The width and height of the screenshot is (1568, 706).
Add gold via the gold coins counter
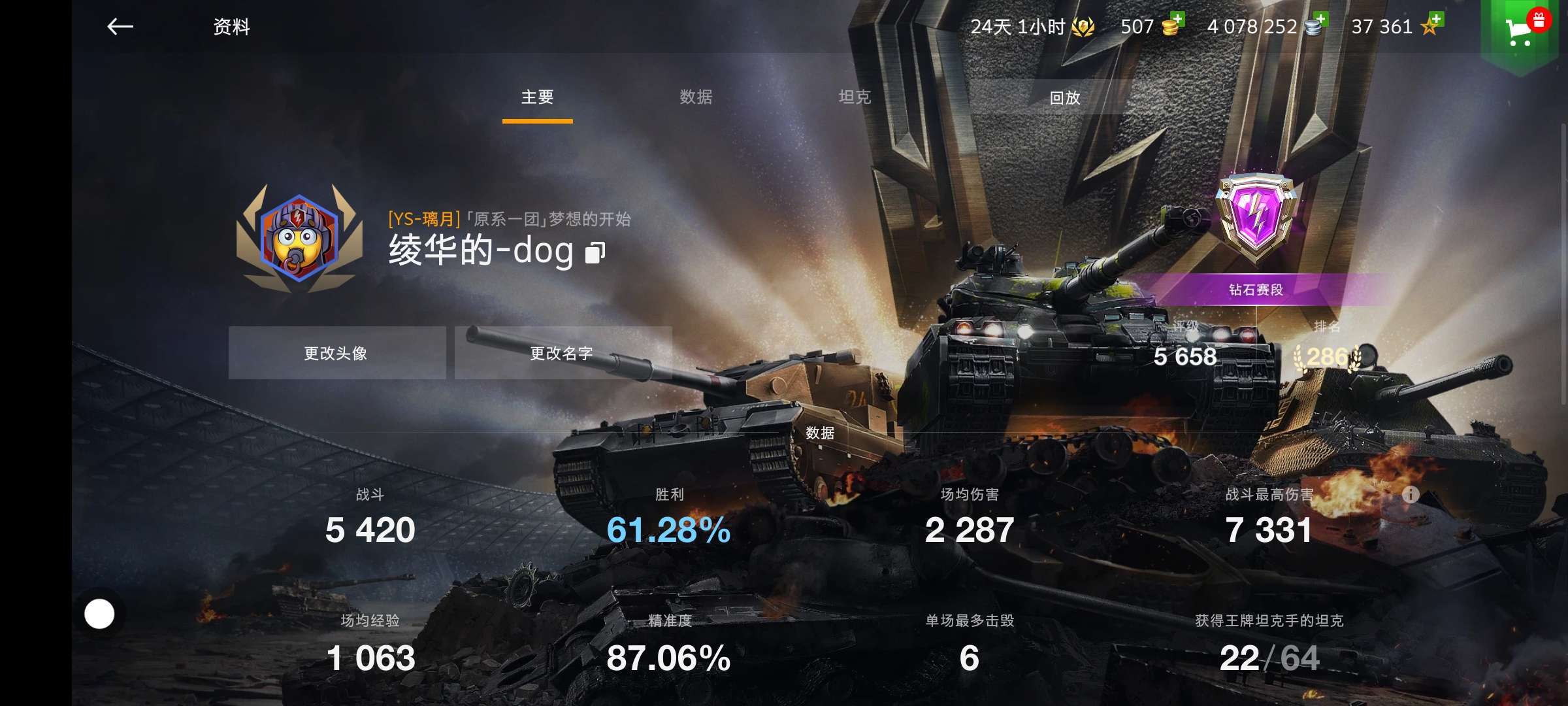point(1152,27)
